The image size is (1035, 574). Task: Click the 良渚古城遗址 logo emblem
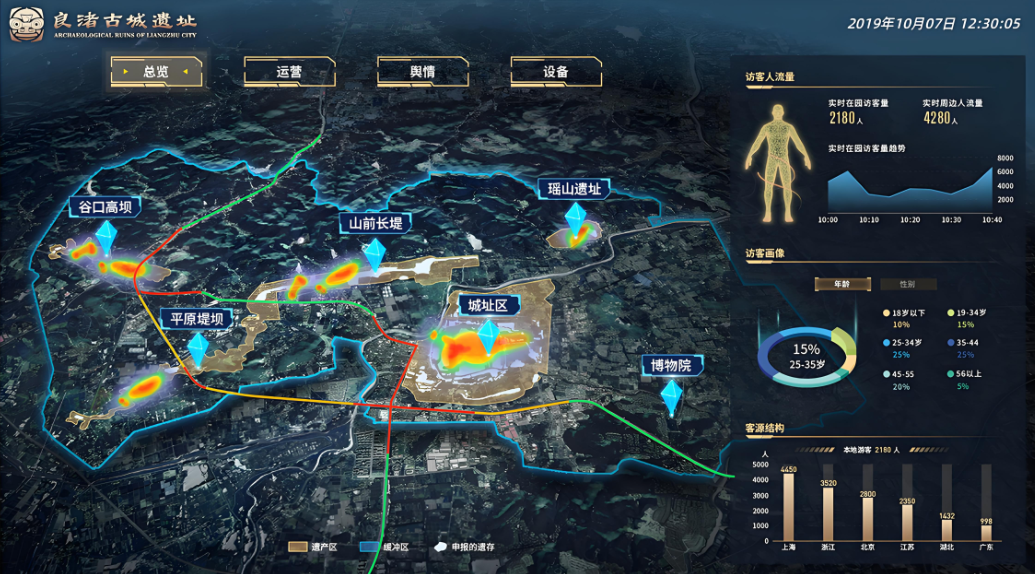(x=28, y=25)
